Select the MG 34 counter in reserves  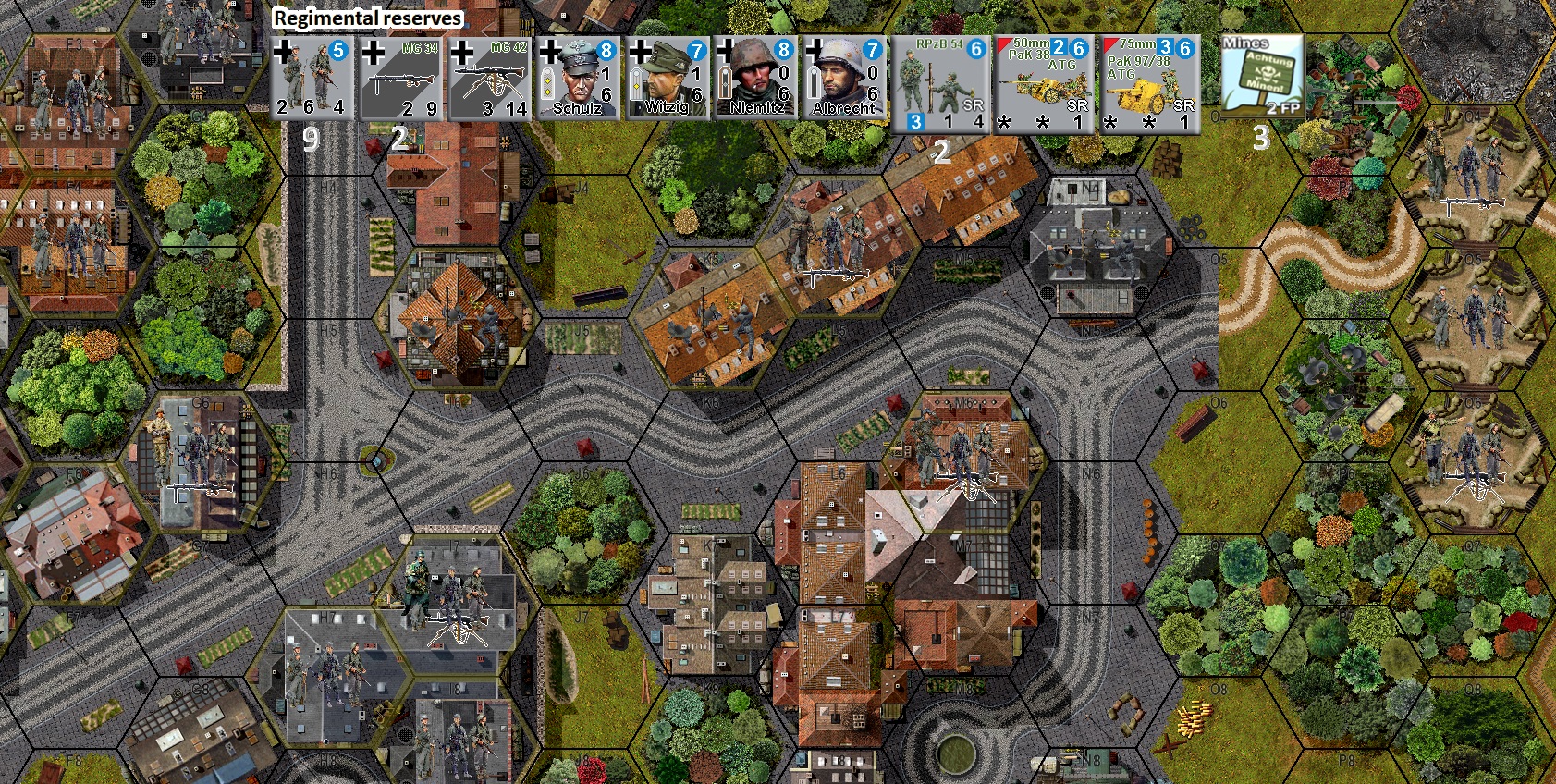(x=399, y=79)
